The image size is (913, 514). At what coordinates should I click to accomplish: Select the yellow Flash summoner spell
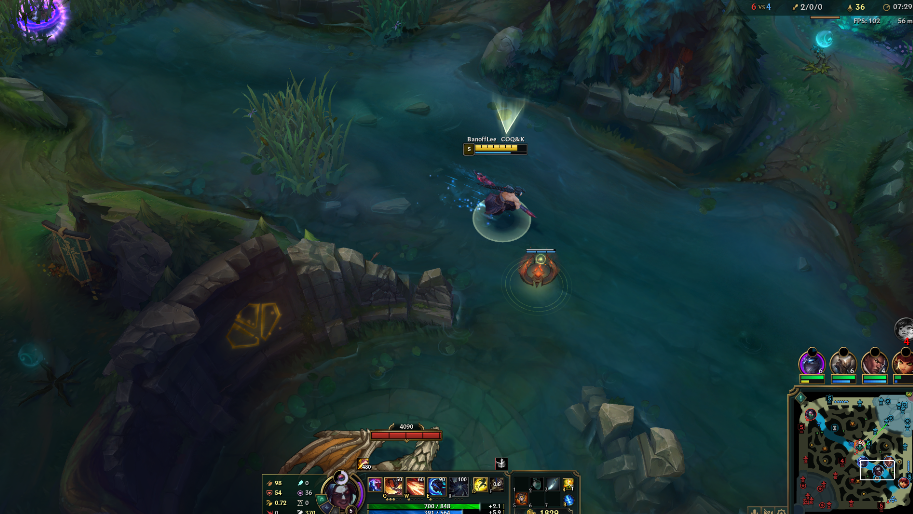pyautogui.click(x=480, y=485)
